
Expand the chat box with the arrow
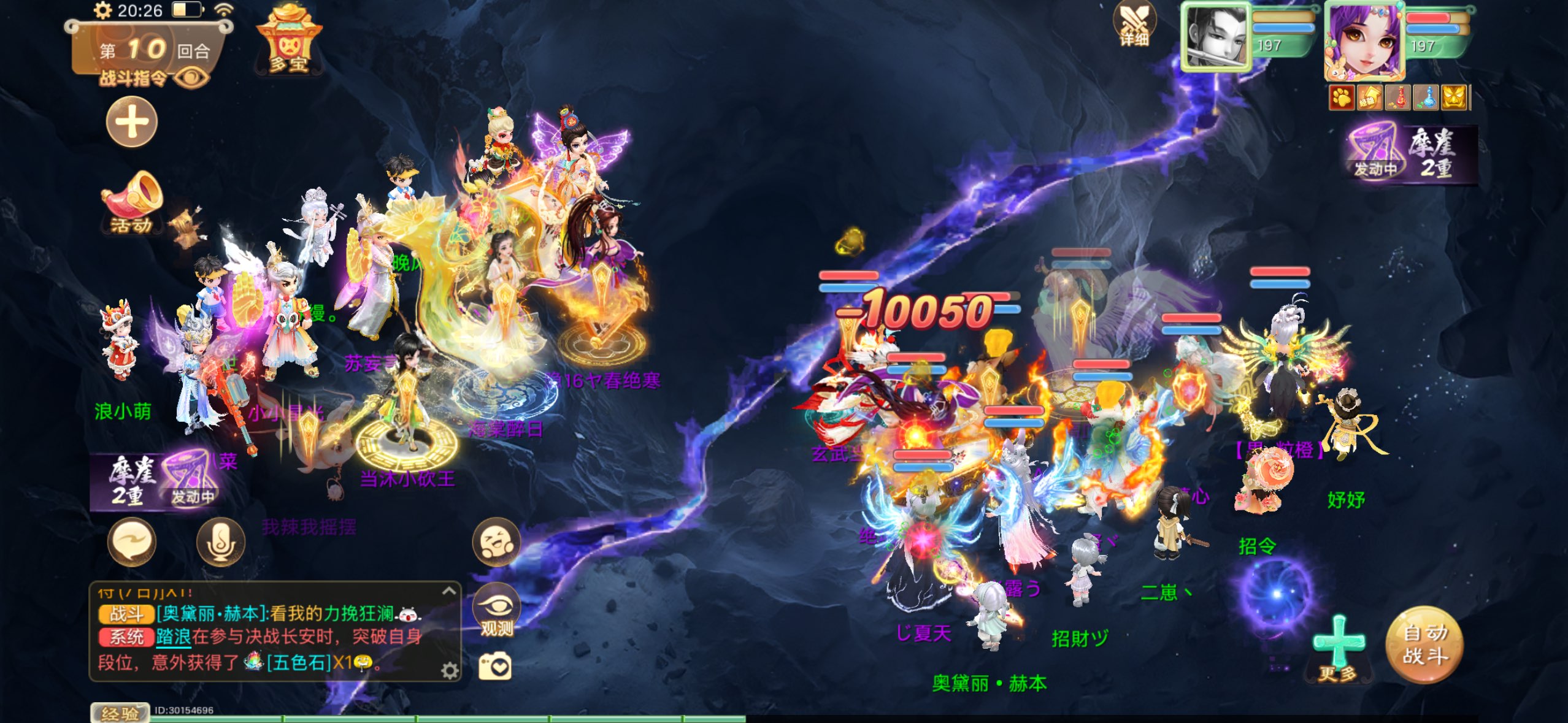449,591
